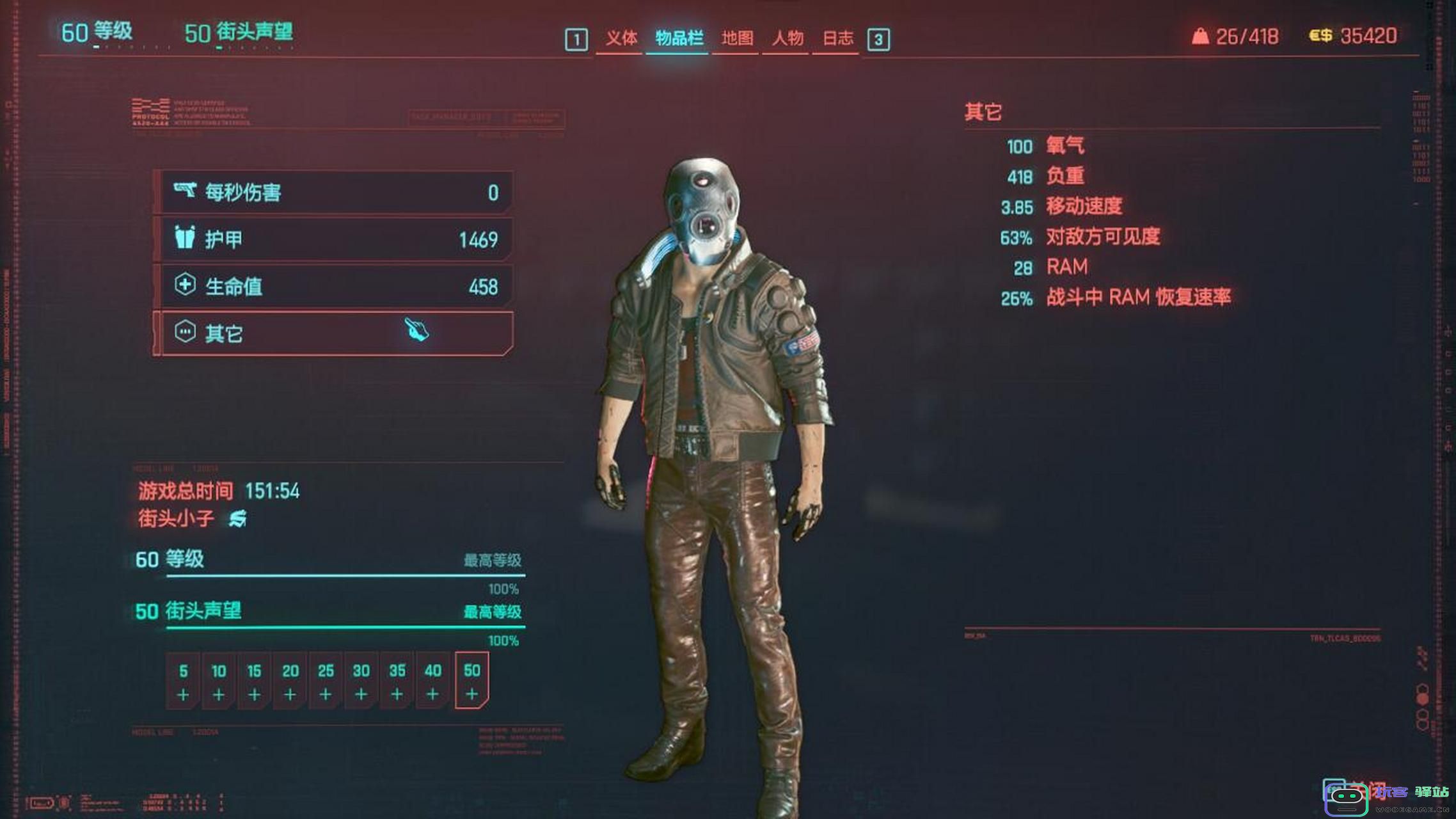
Task: Select the level 40 street cred tile
Action: tap(432, 681)
